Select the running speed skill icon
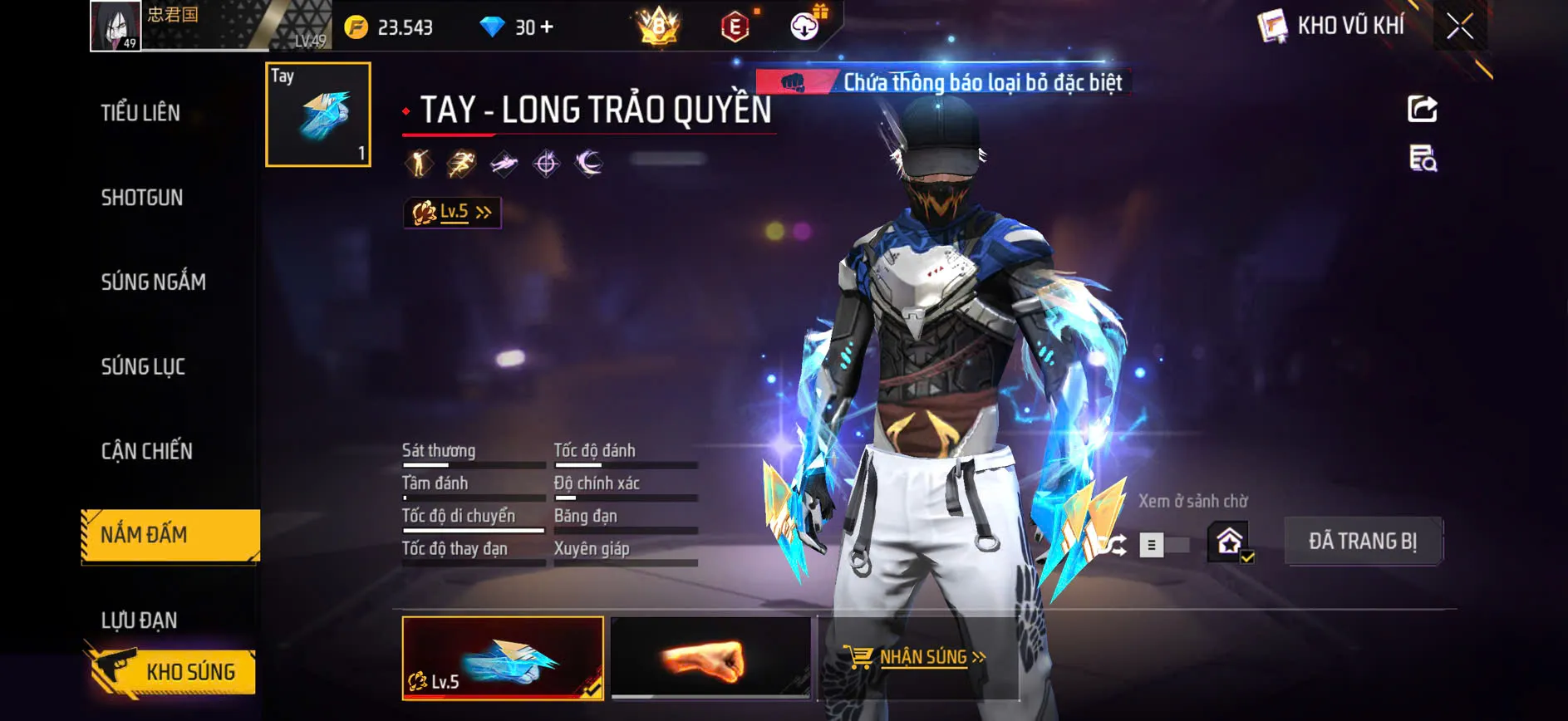The width and height of the screenshot is (1568, 721). 460,163
